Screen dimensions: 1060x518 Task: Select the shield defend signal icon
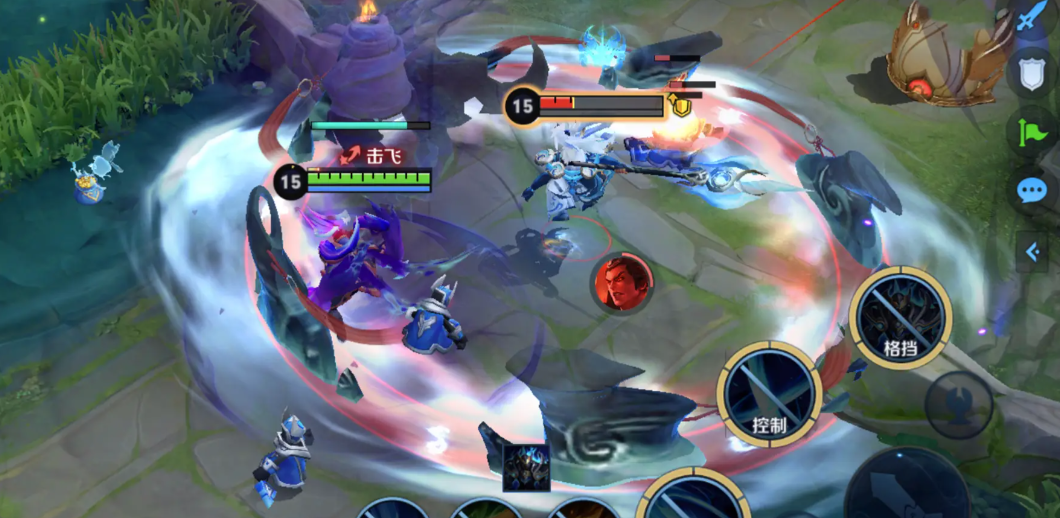(1031, 74)
